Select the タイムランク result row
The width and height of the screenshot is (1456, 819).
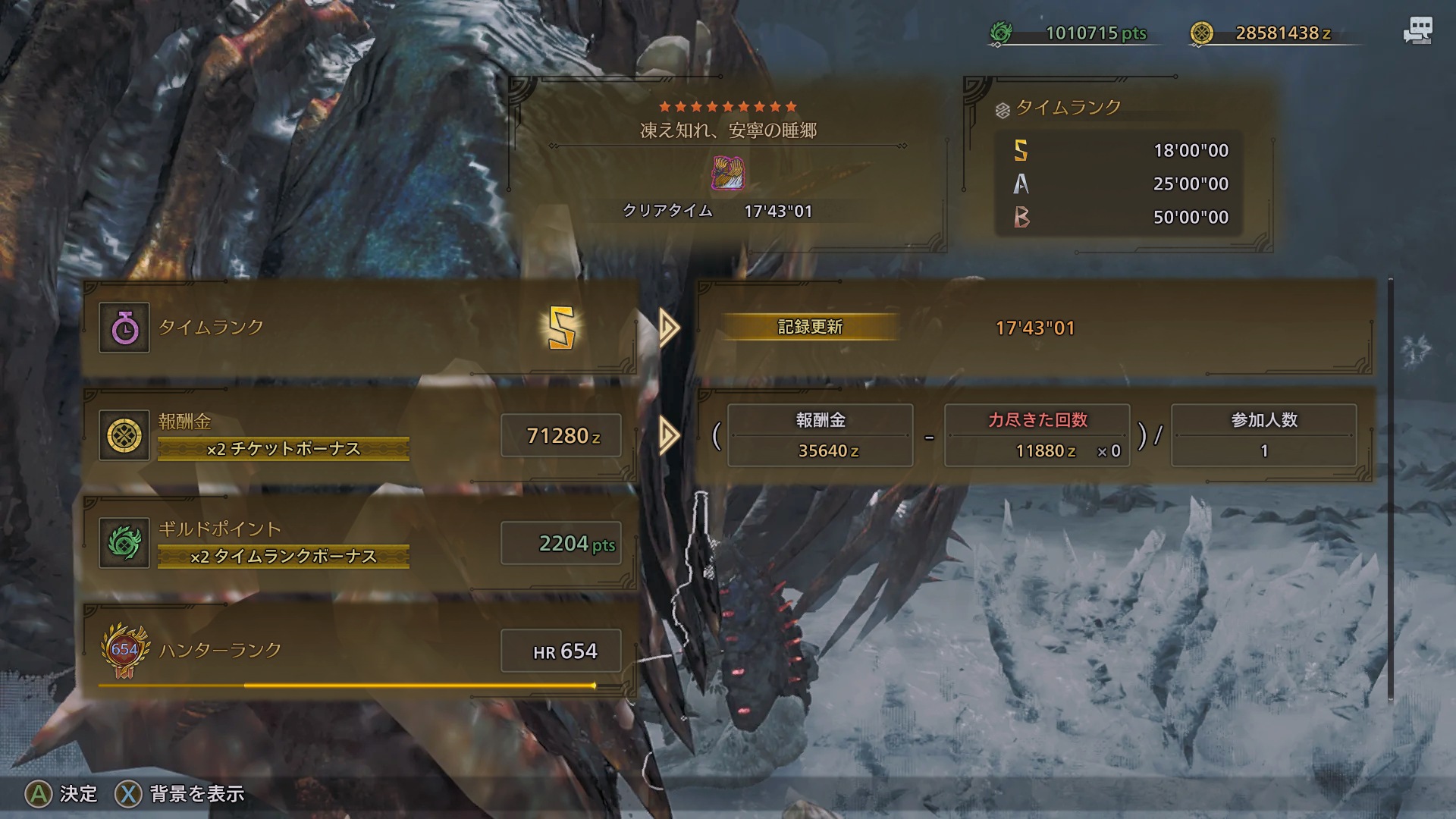[360, 328]
